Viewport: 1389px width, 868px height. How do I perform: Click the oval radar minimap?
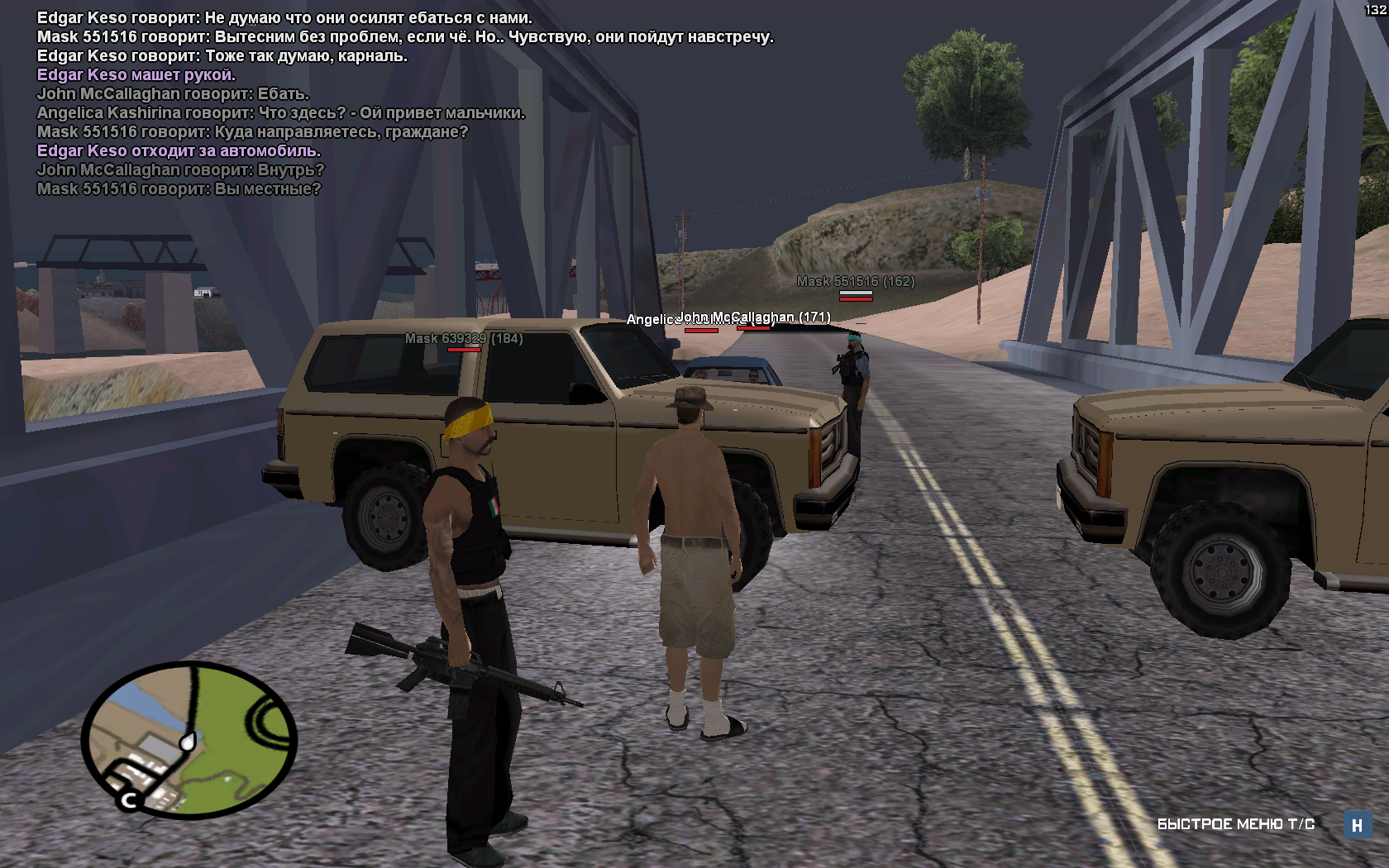click(189, 739)
